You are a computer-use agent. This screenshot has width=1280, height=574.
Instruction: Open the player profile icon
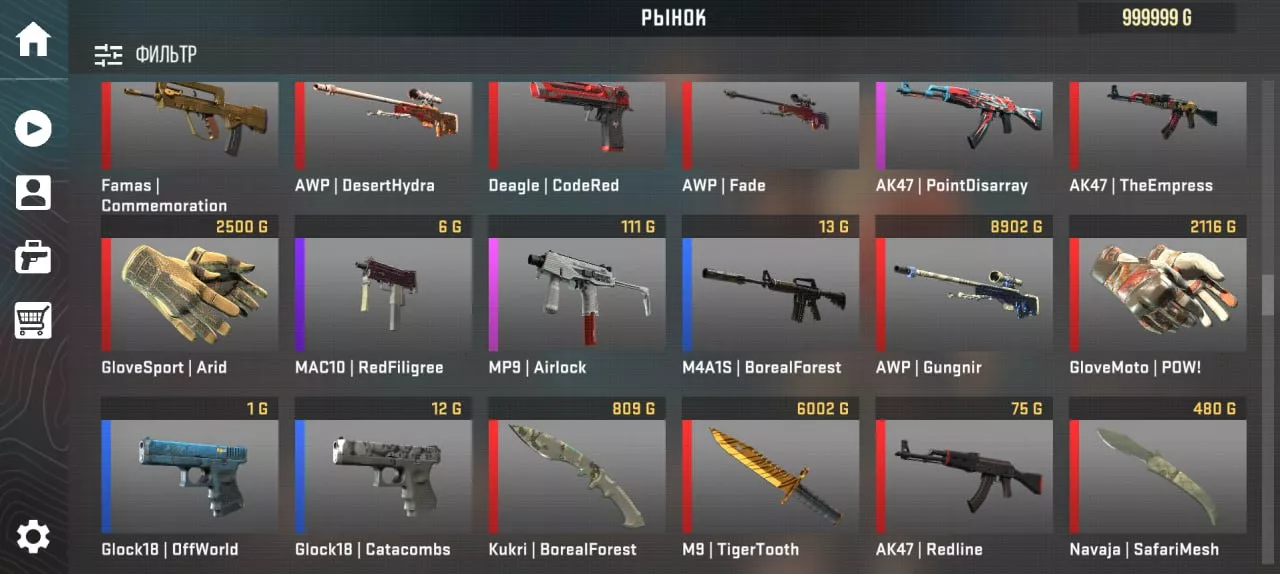point(33,192)
